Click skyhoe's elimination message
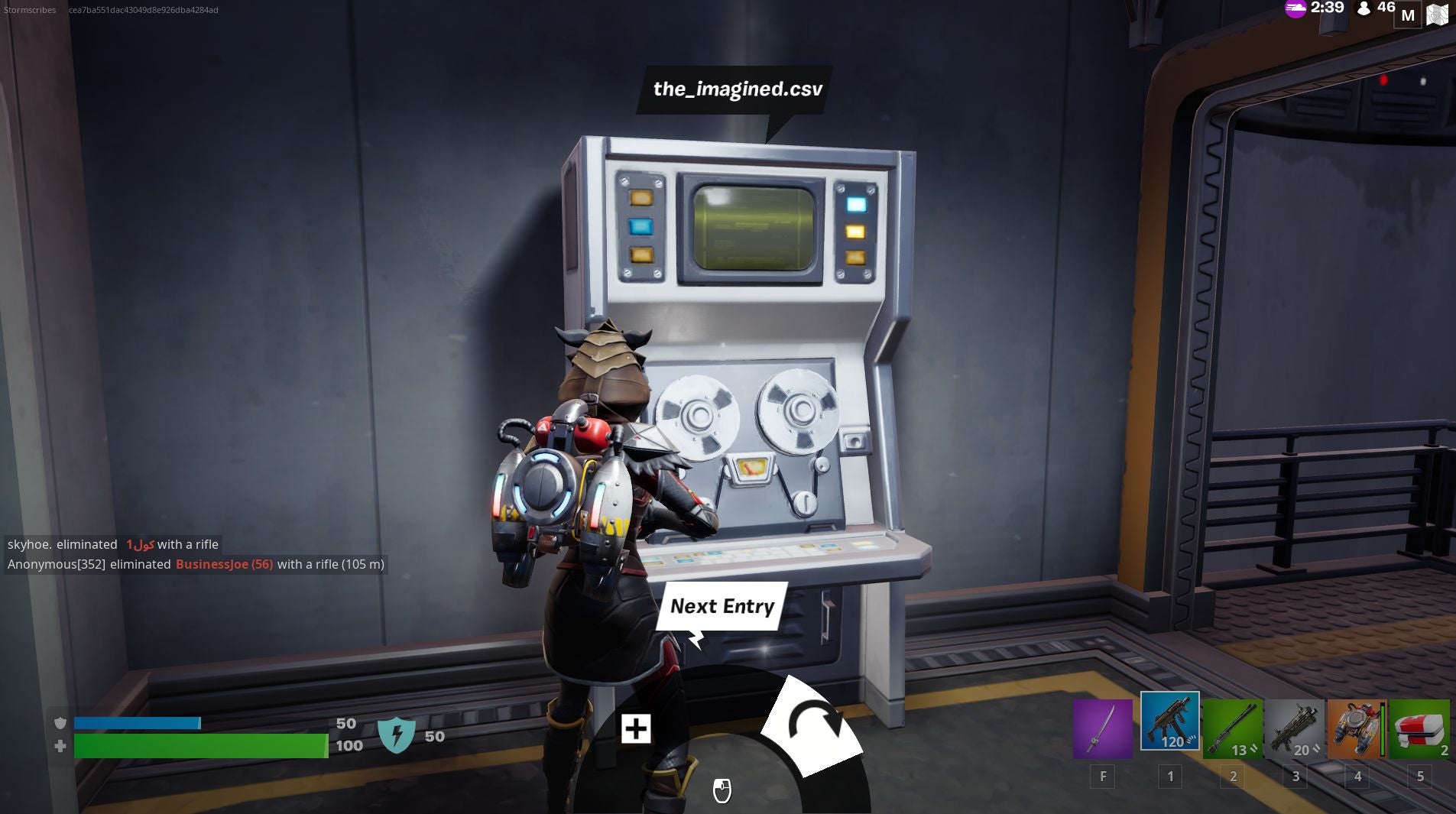The height and width of the screenshot is (814, 1456). click(113, 544)
